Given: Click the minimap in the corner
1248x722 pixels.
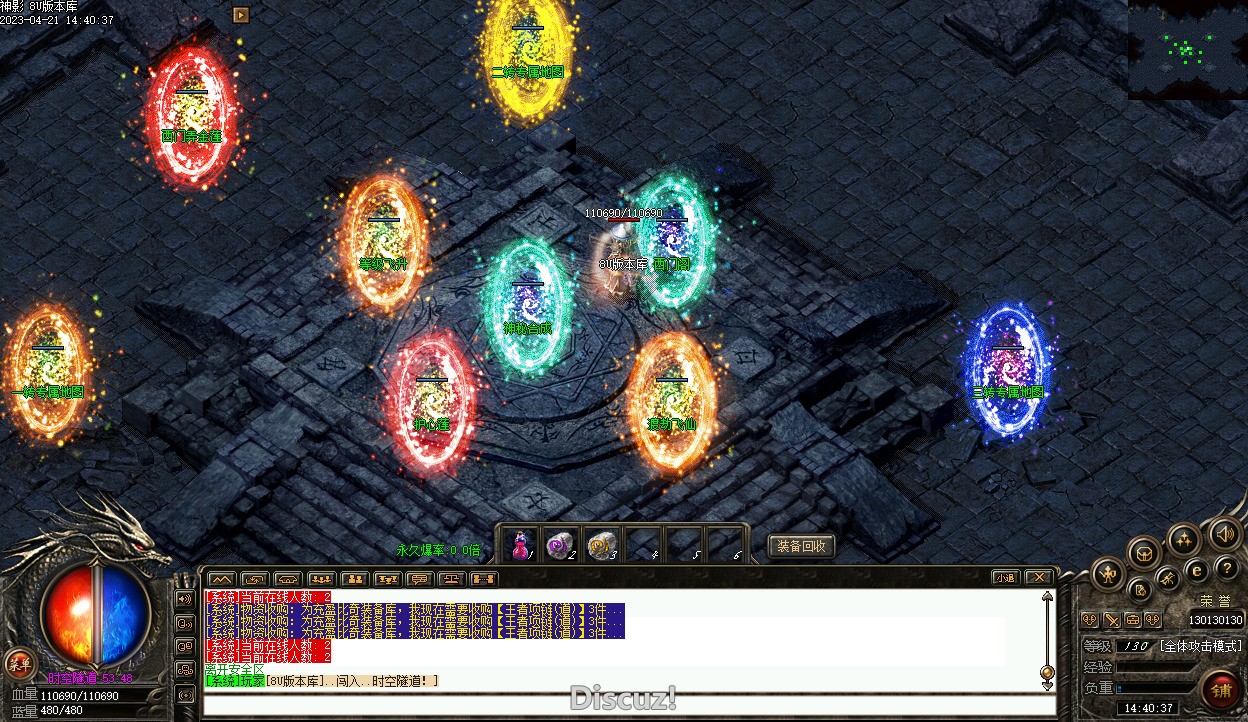Looking at the screenshot, I should [1187, 49].
